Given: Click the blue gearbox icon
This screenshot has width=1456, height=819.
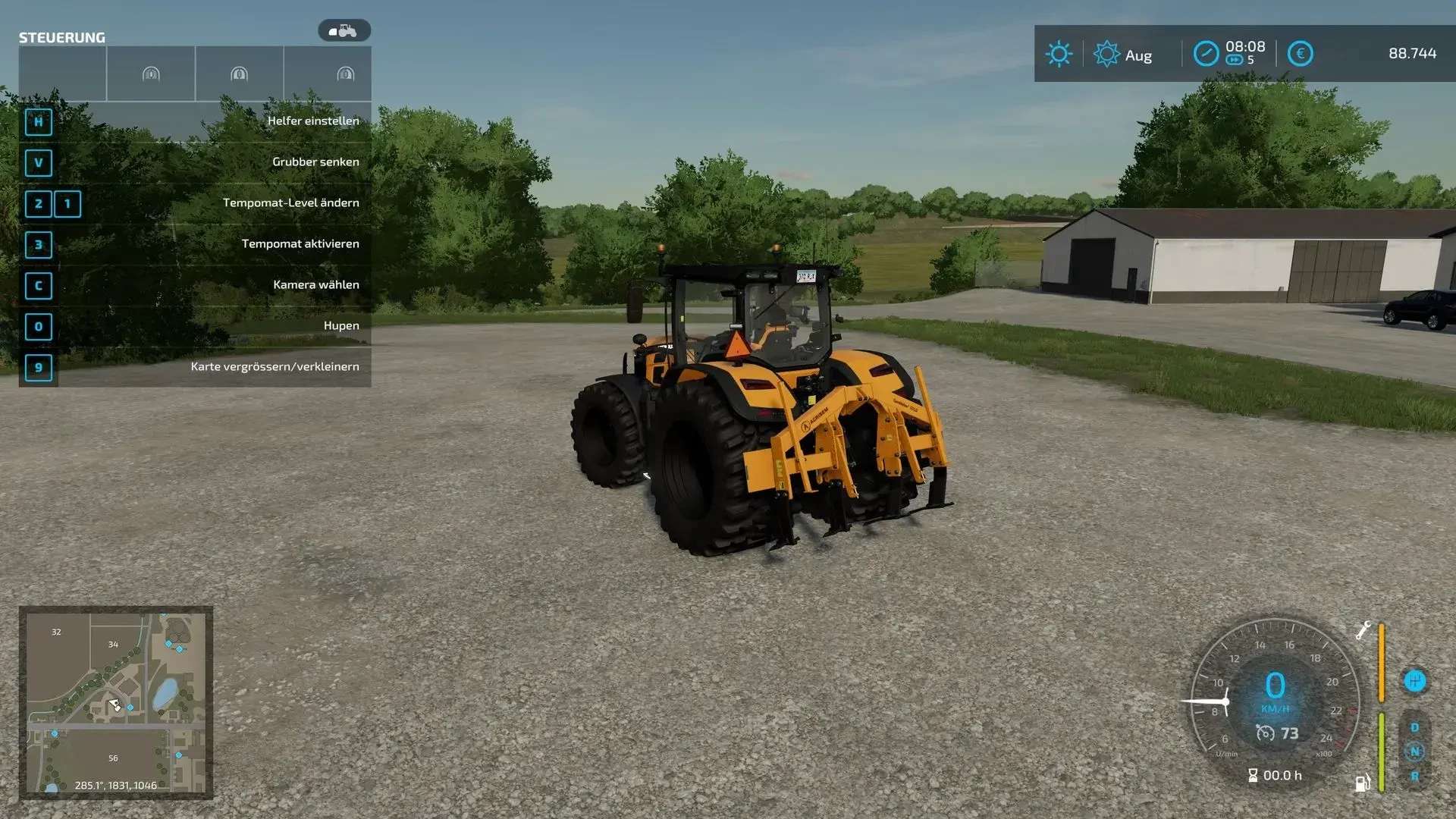Looking at the screenshot, I should [1414, 680].
